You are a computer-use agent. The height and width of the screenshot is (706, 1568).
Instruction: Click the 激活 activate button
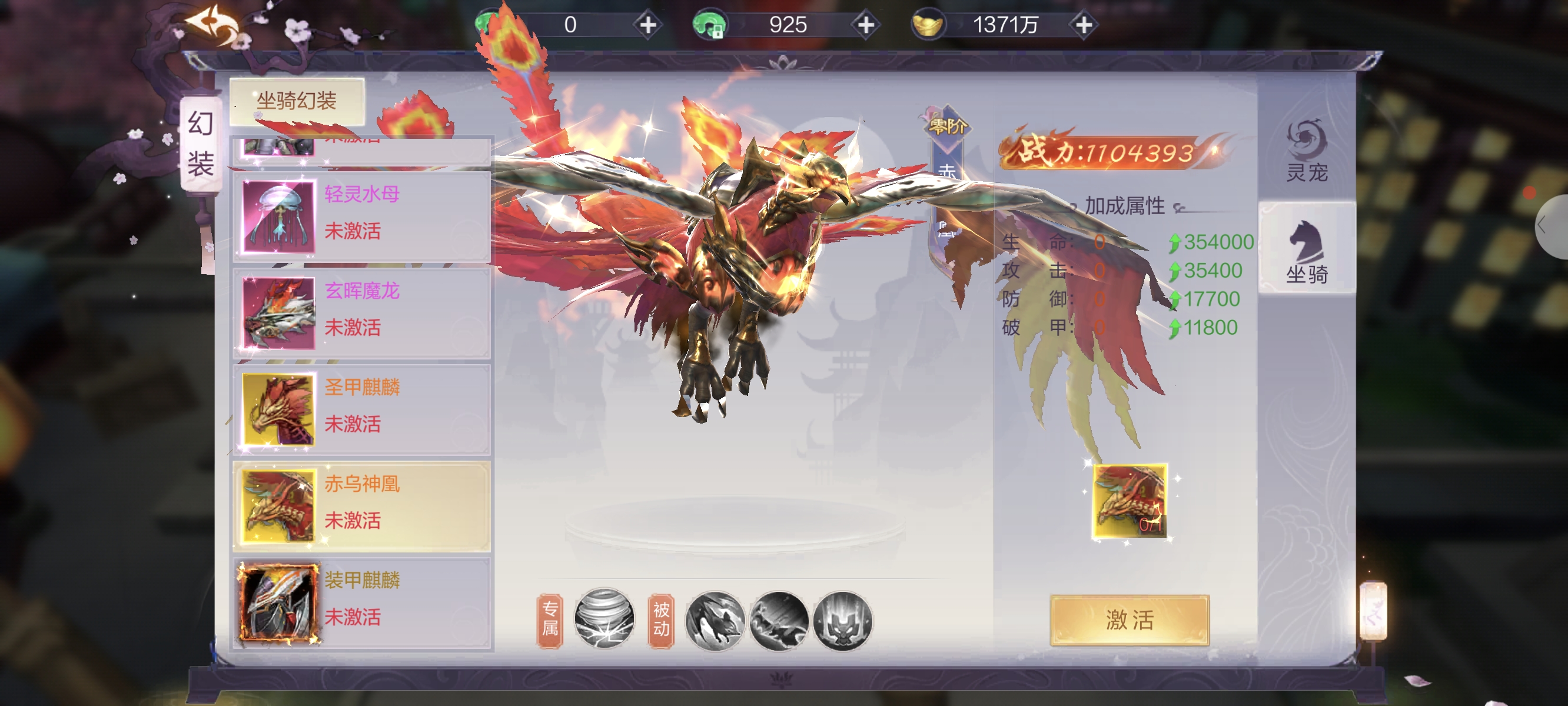1129,620
